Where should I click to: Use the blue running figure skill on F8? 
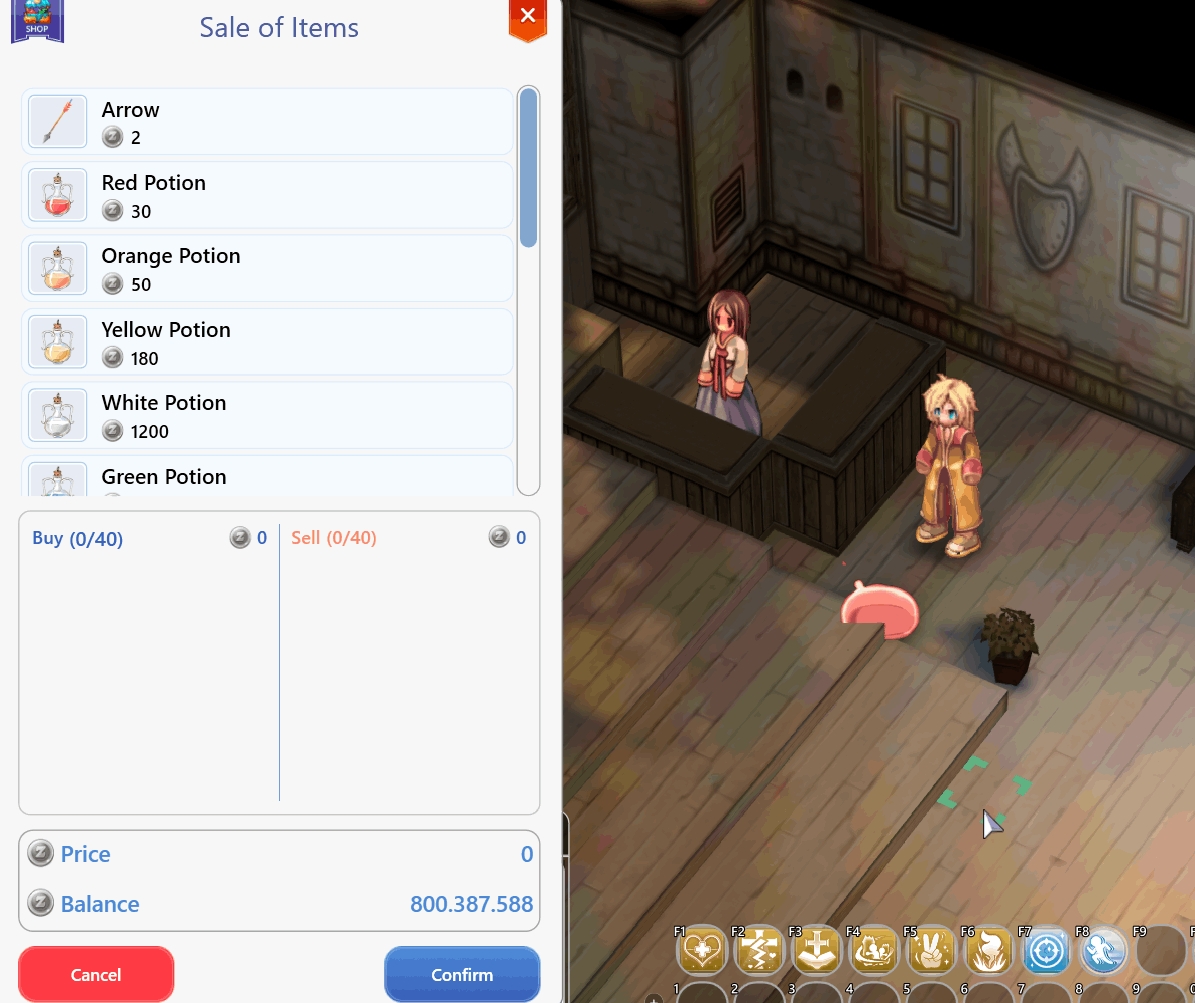tap(1103, 951)
